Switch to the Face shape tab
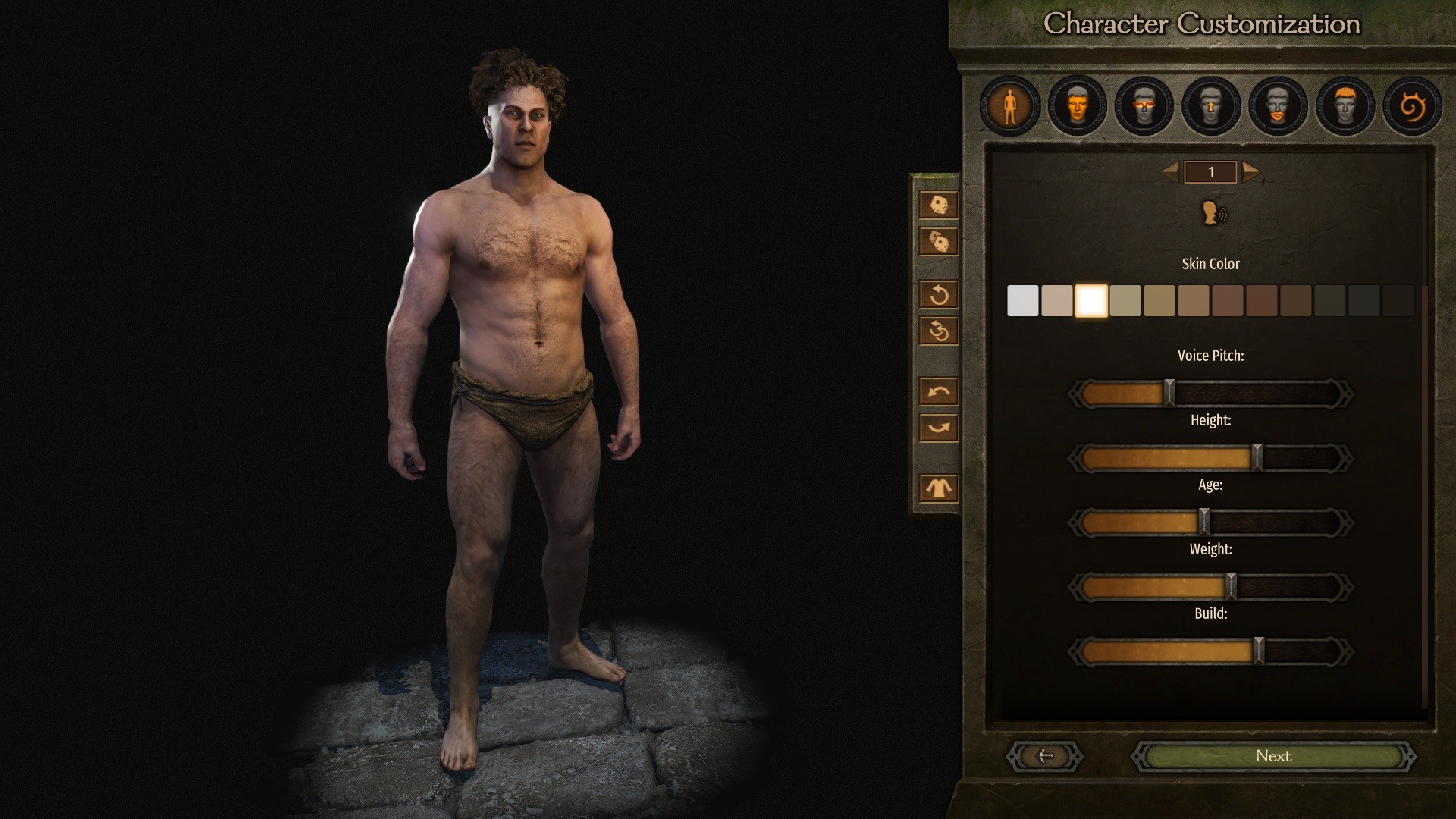Image resolution: width=1456 pixels, height=819 pixels. pyautogui.click(x=1077, y=106)
